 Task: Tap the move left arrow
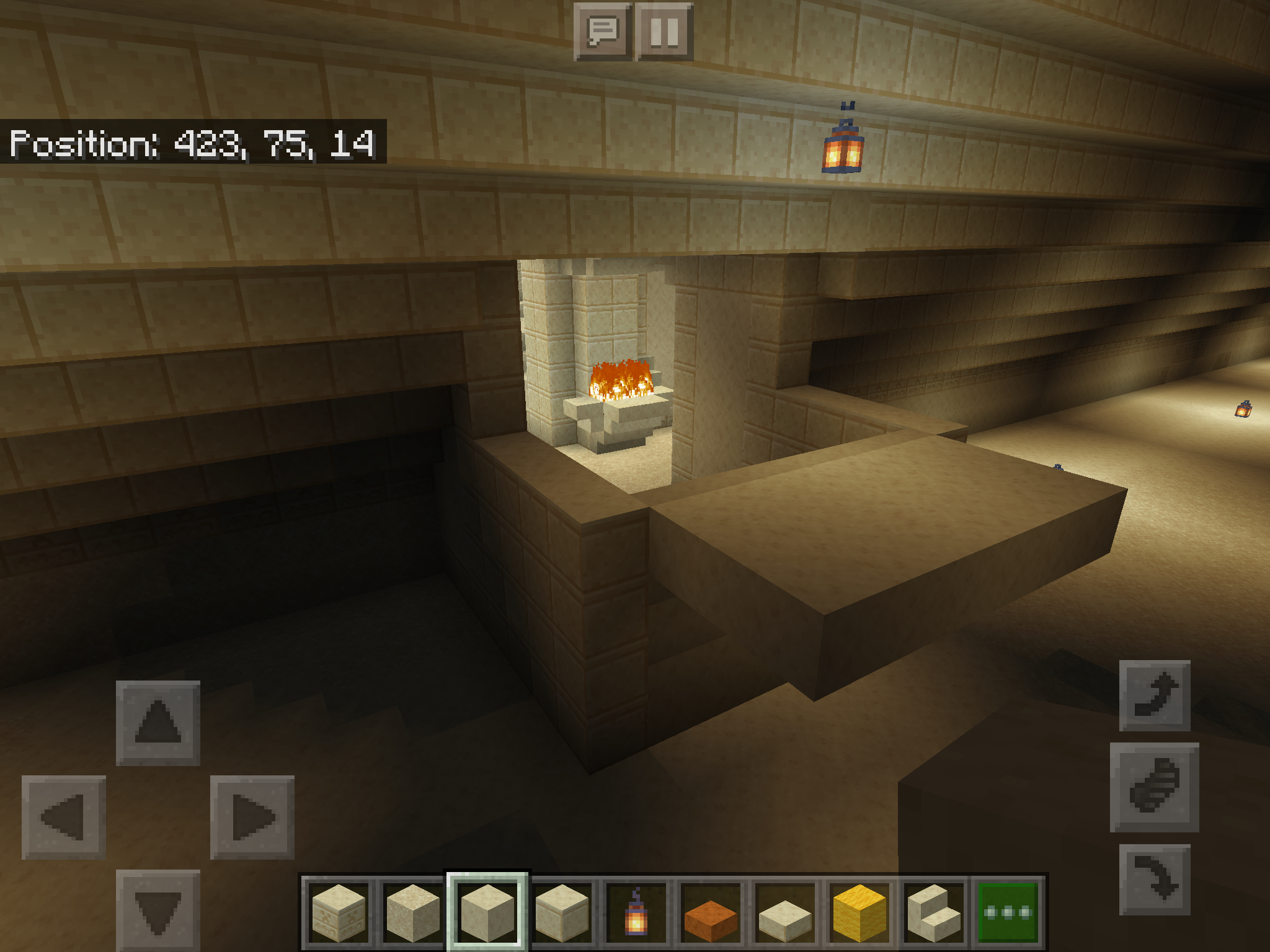pos(63,817)
